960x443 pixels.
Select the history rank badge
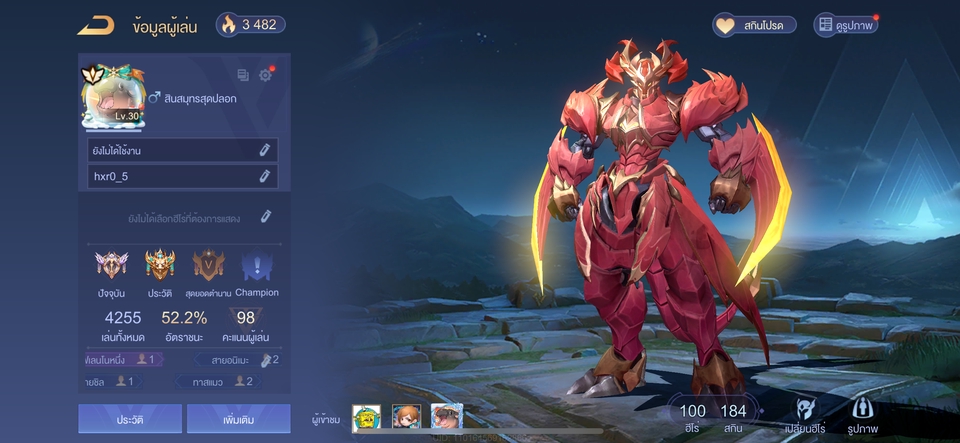point(160,266)
